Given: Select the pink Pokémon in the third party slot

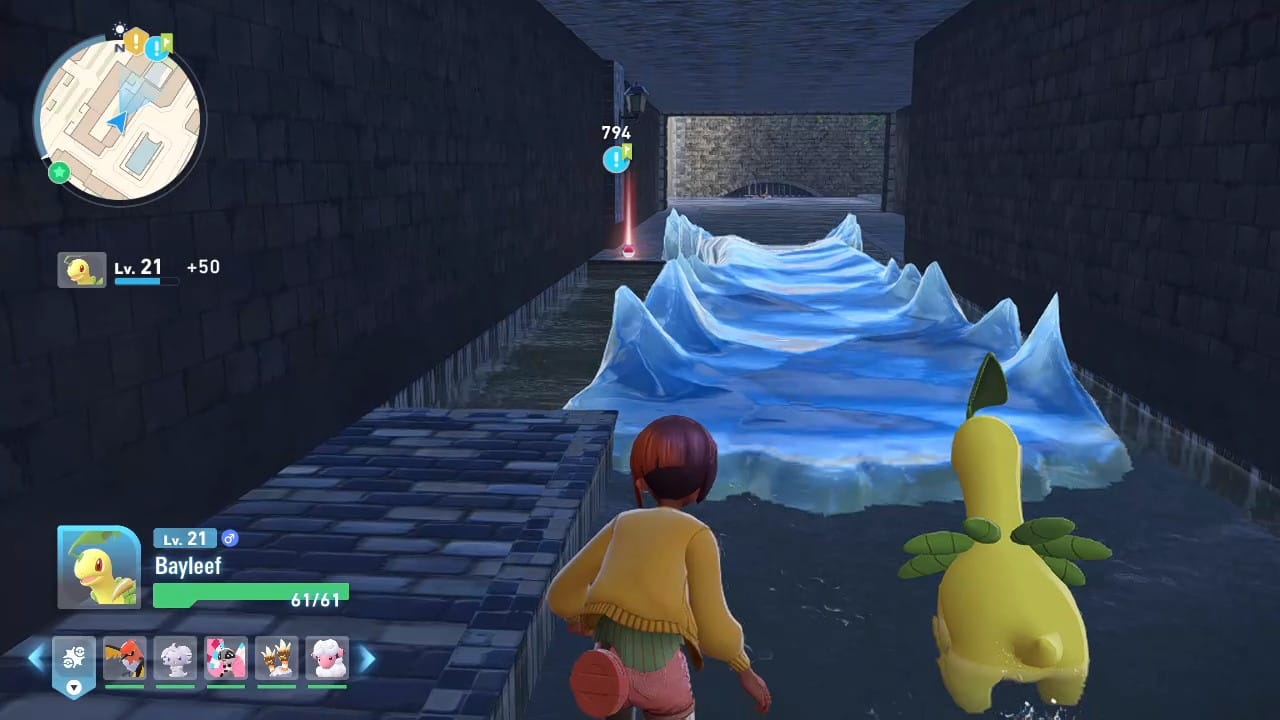Looking at the screenshot, I should [x=225, y=658].
